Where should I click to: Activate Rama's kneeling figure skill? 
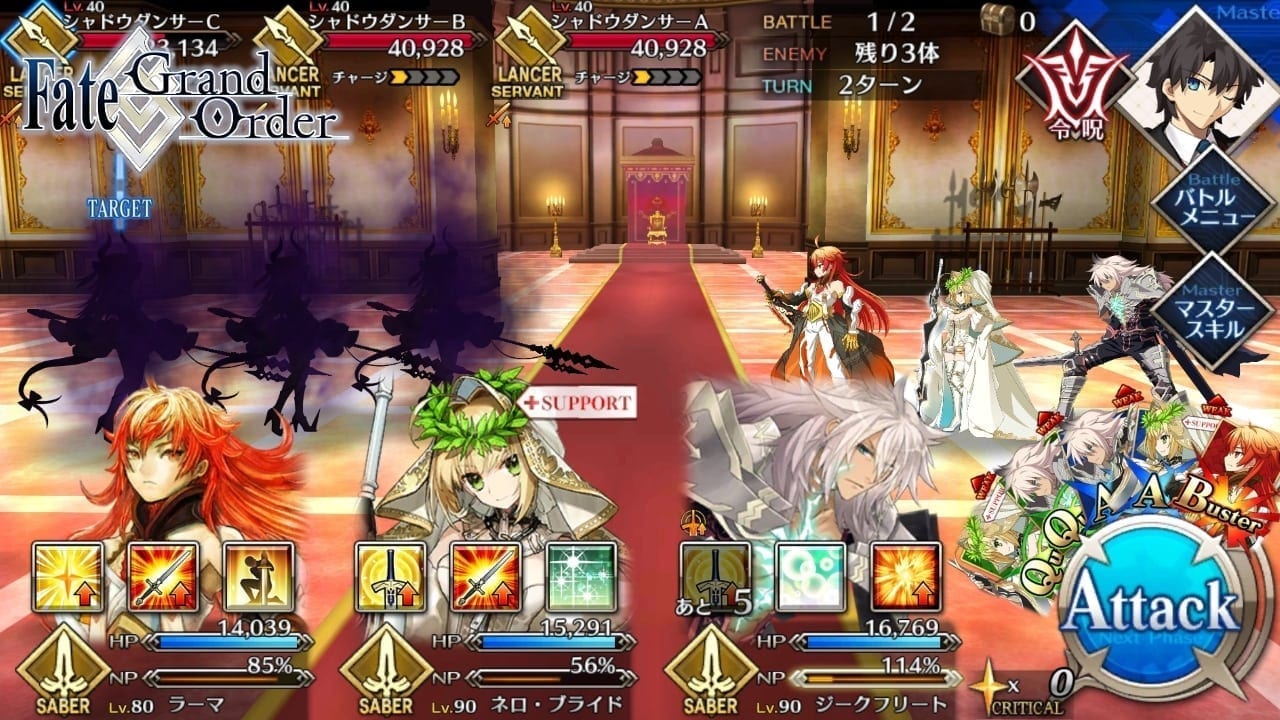coord(259,577)
